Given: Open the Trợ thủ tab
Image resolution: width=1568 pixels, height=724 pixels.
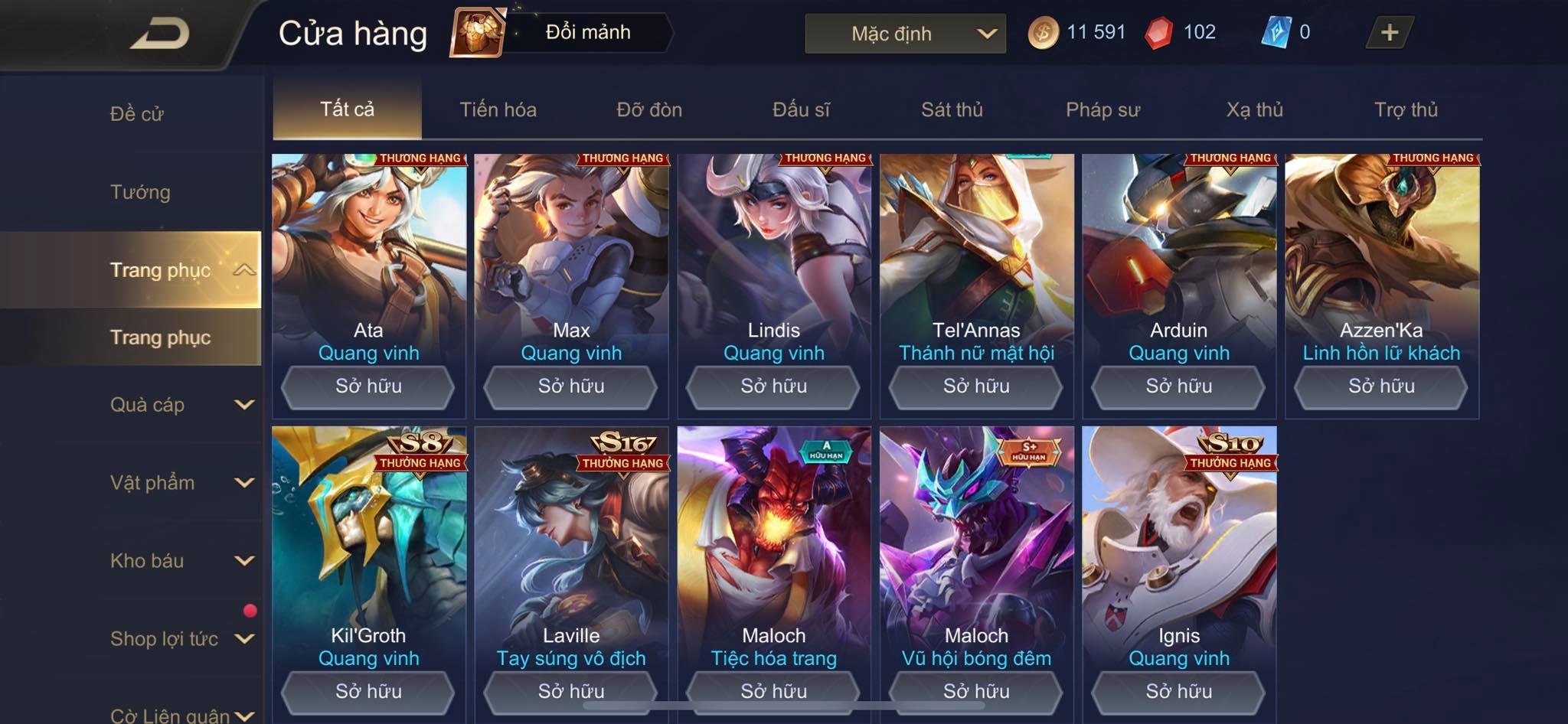Looking at the screenshot, I should pyautogui.click(x=1406, y=109).
